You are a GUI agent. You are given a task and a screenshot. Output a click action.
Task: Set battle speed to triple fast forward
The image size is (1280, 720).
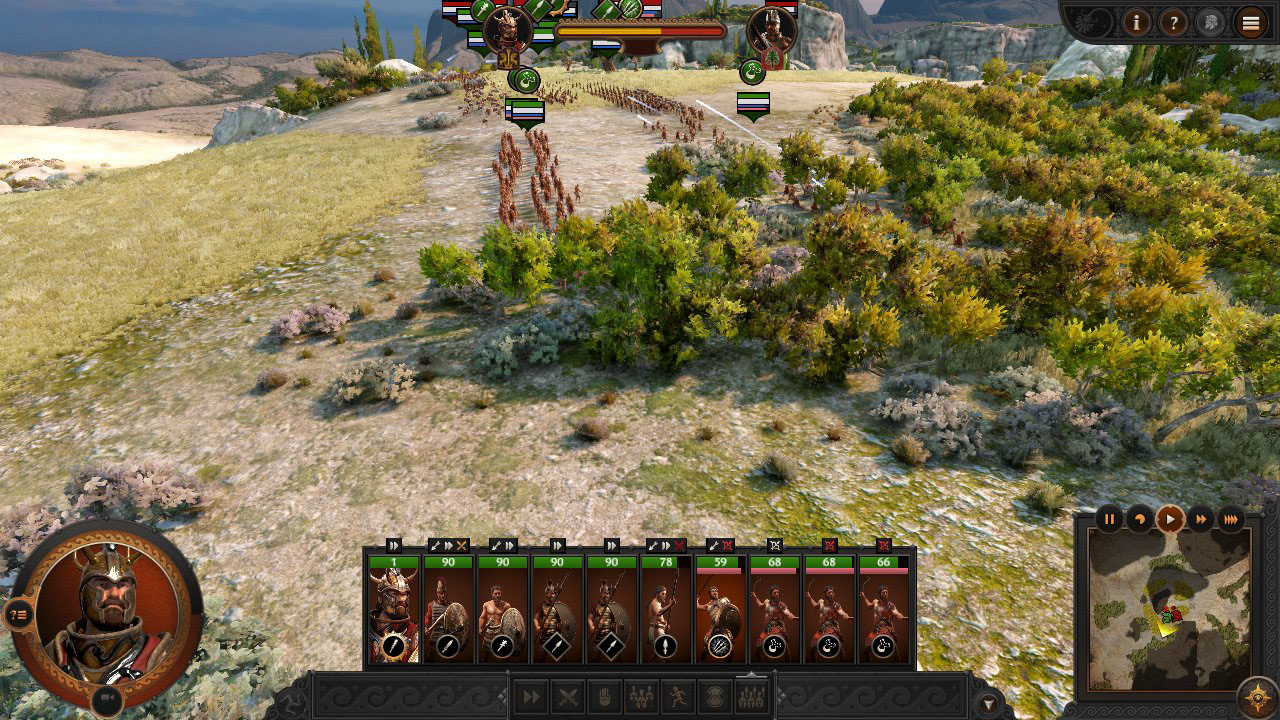tap(1231, 518)
